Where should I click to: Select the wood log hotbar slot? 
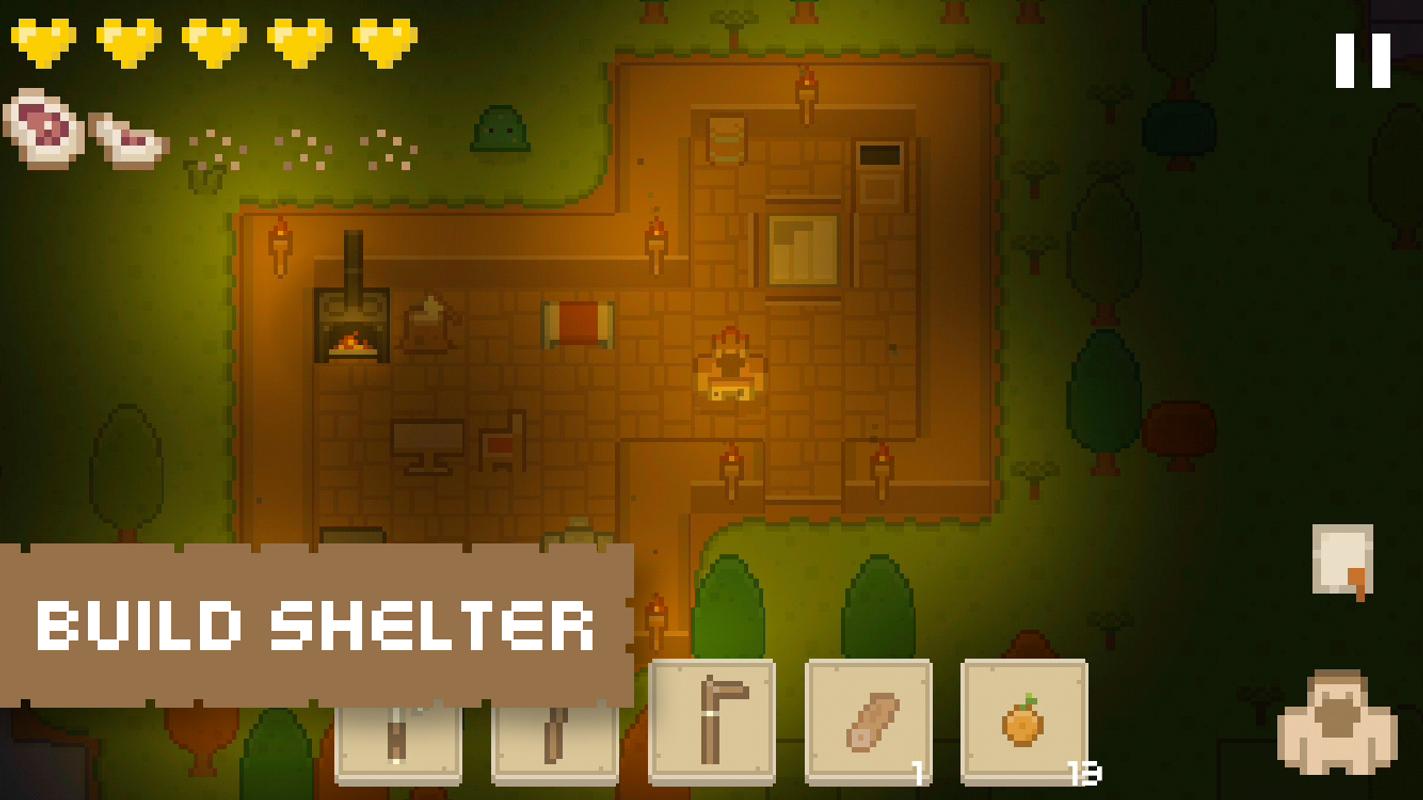pos(868,720)
